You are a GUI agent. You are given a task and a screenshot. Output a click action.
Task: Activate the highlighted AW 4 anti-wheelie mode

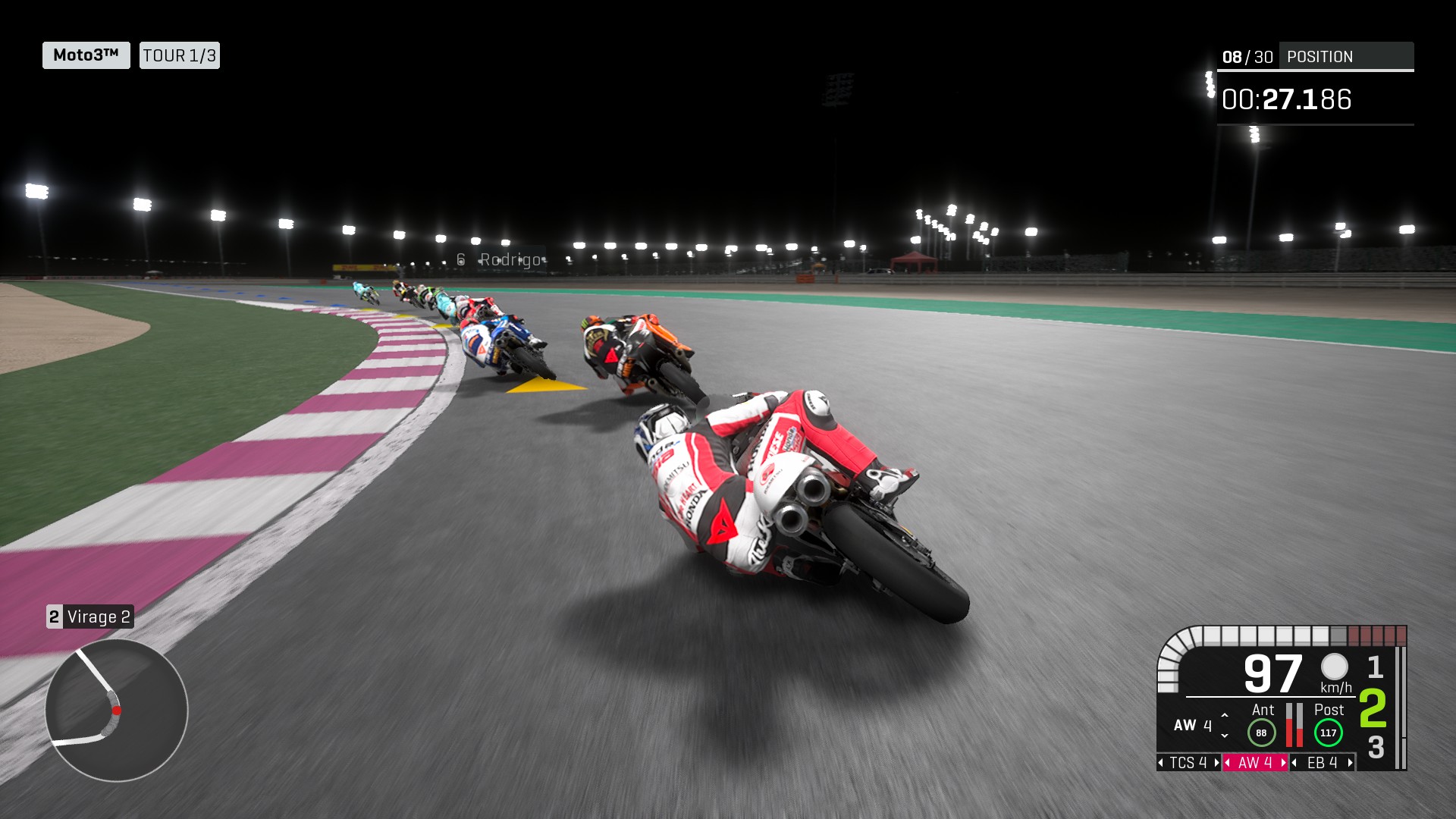pyautogui.click(x=1255, y=763)
